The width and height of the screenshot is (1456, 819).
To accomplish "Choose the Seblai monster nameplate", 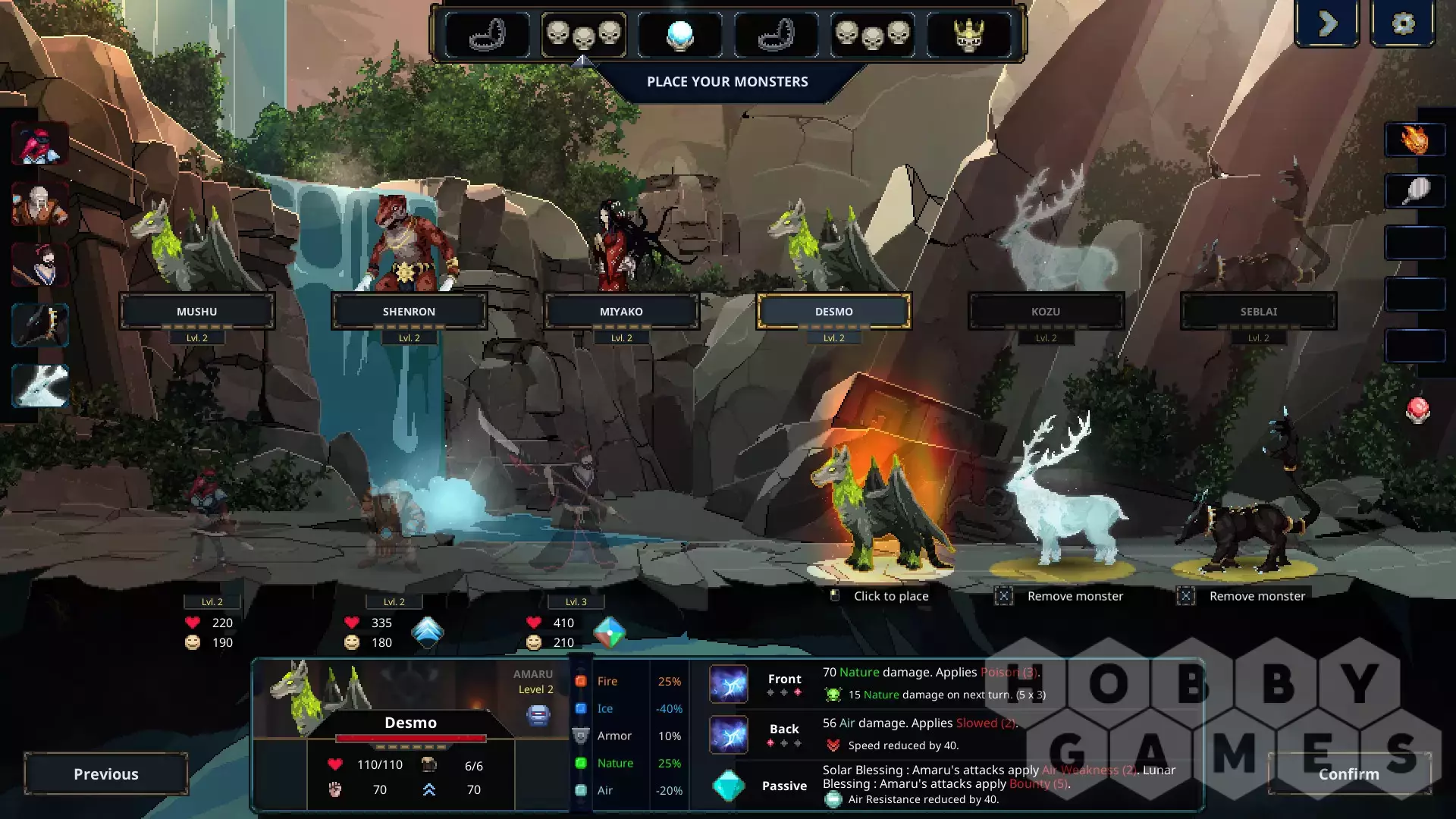I will click(x=1258, y=312).
